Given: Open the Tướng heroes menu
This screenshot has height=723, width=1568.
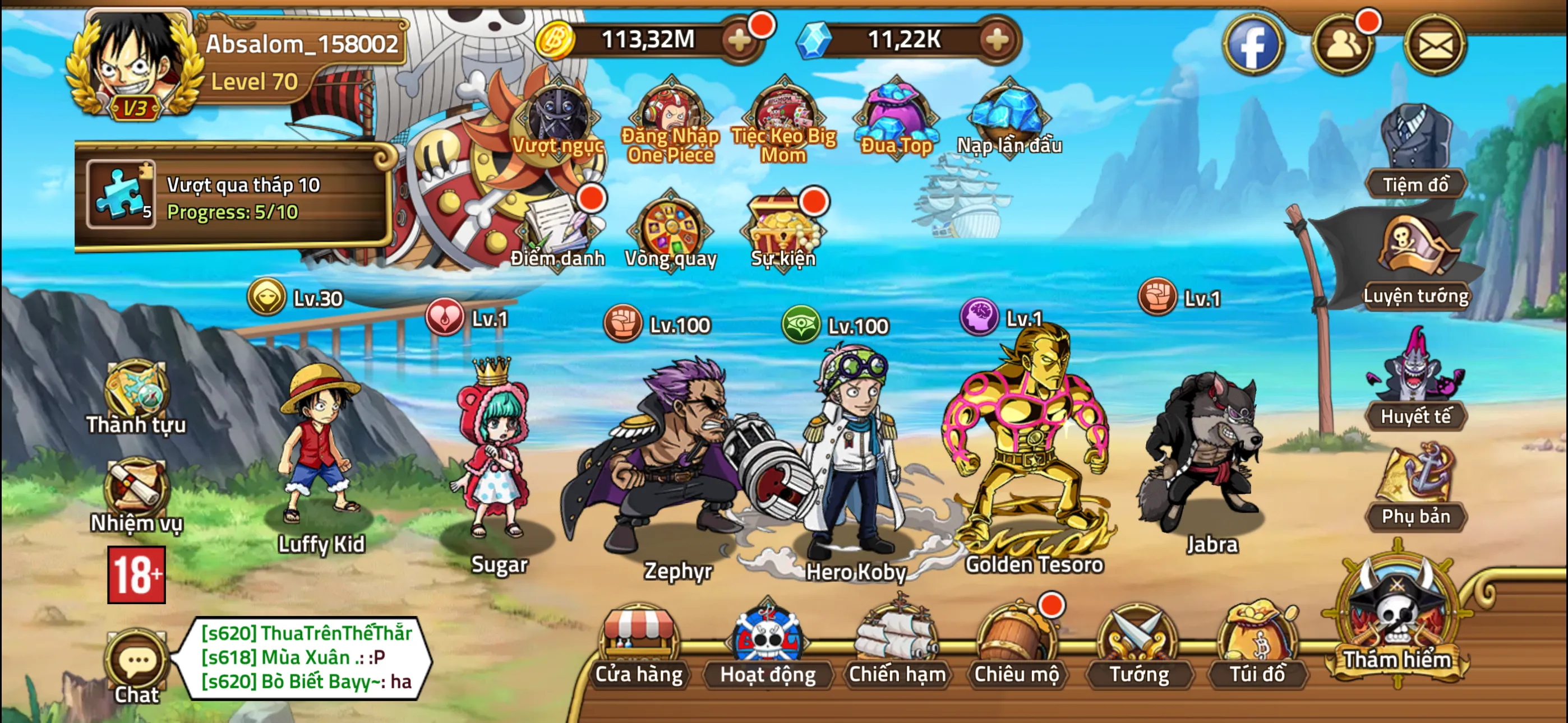Looking at the screenshot, I should [1138, 646].
